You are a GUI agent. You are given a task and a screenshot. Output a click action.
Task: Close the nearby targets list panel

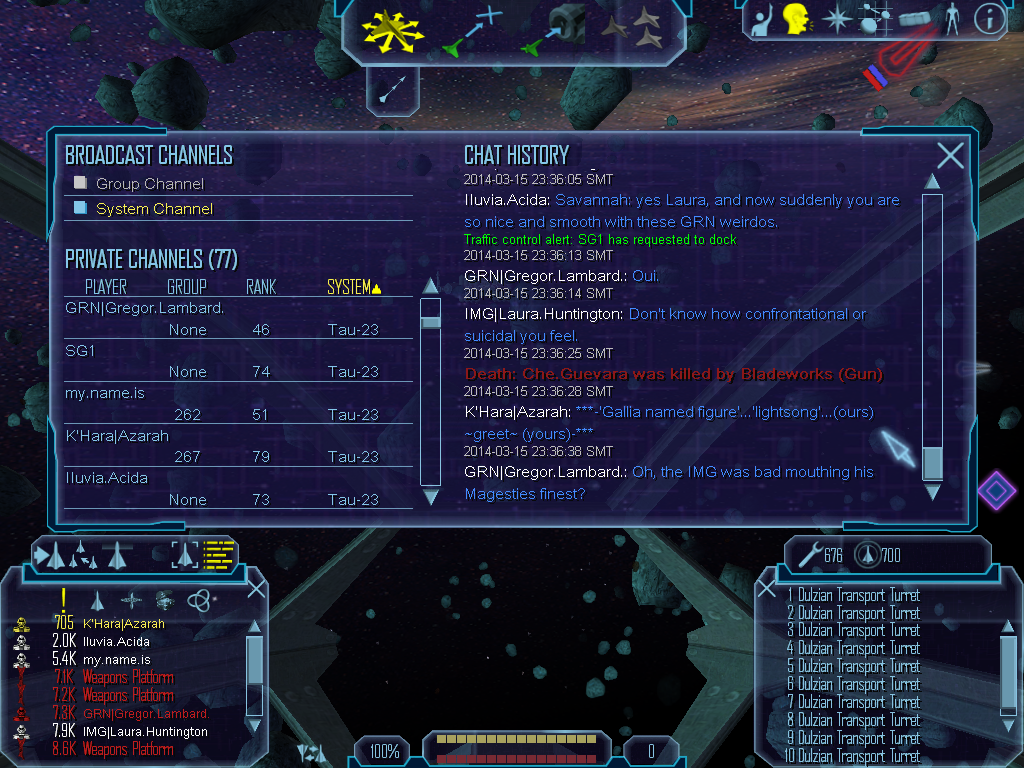click(256, 589)
